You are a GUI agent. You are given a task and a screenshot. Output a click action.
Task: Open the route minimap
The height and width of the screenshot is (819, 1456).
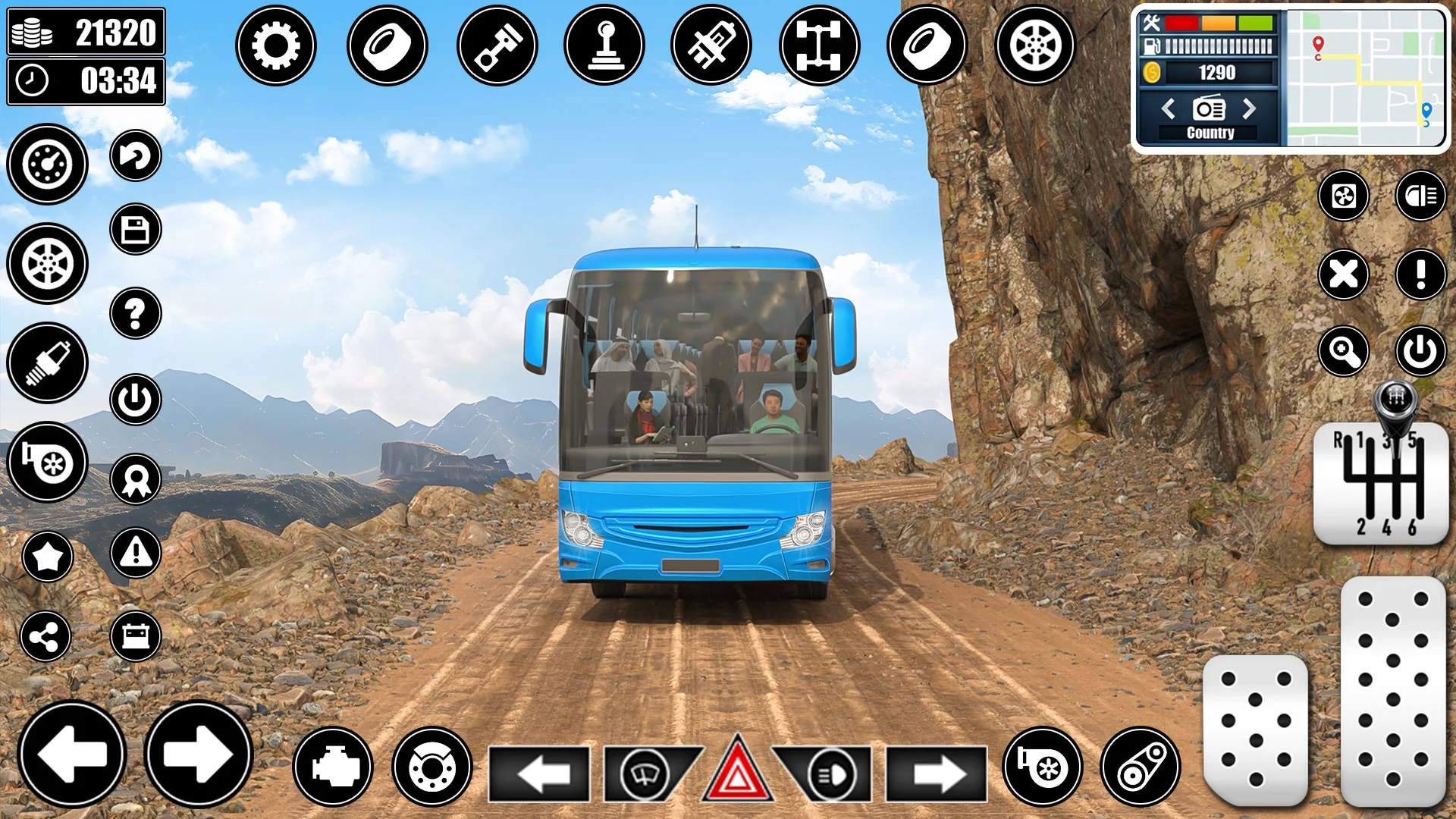(x=1365, y=77)
